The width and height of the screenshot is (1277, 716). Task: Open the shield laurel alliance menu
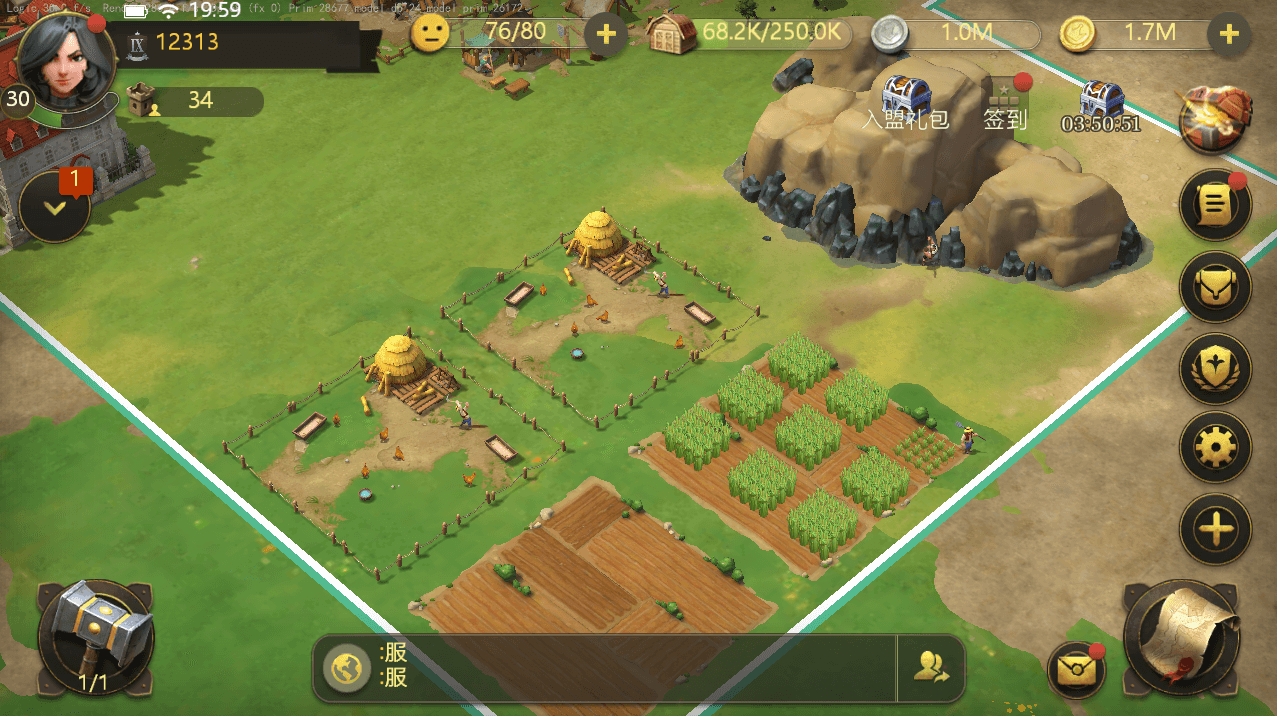(x=1216, y=369)
